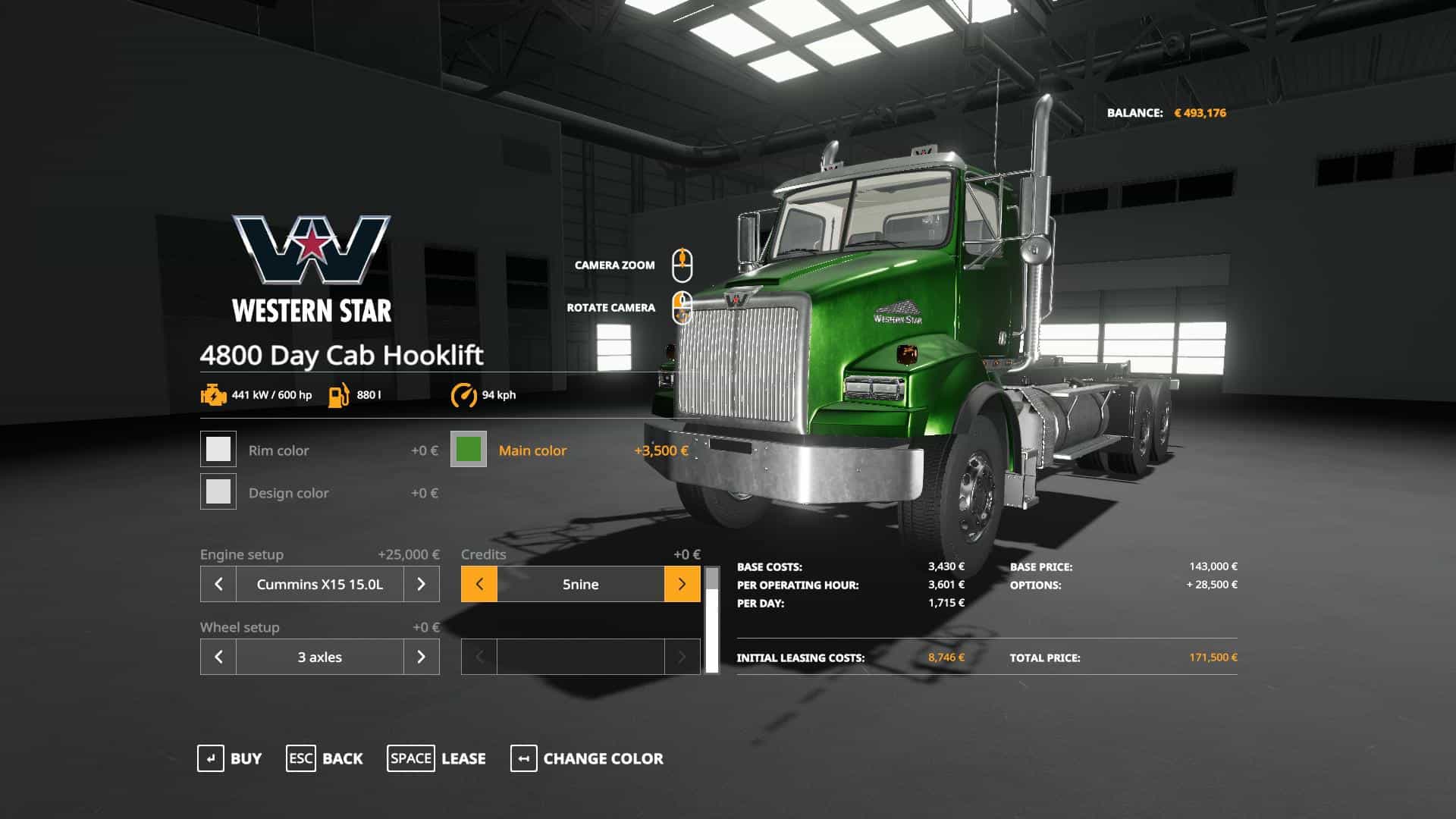Screen dimensions: 1456x819
Task: Buy the 4800 Day Cab Hooklift
Action: click(230, 758)
